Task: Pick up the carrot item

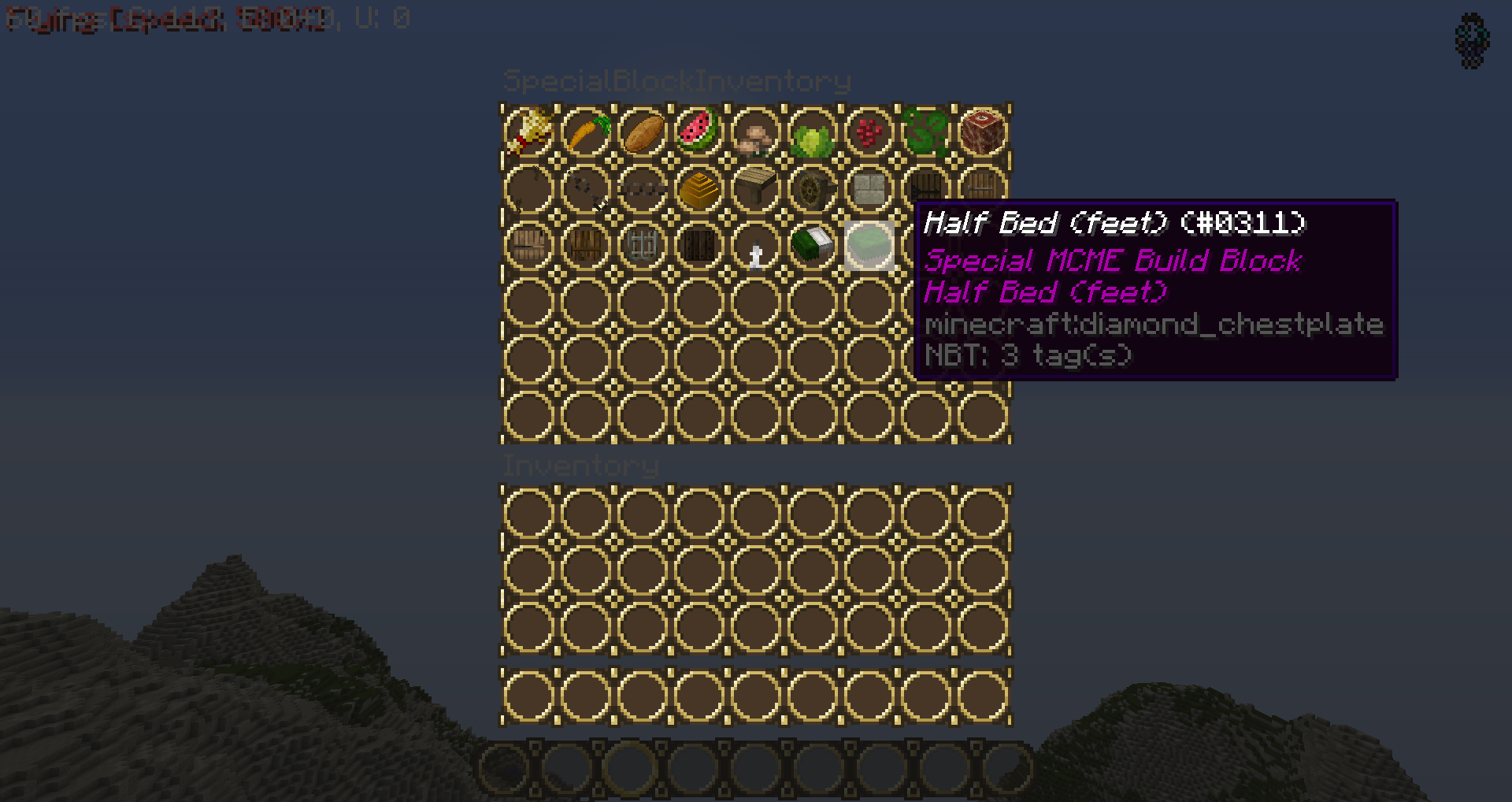Action: [586, 132]
